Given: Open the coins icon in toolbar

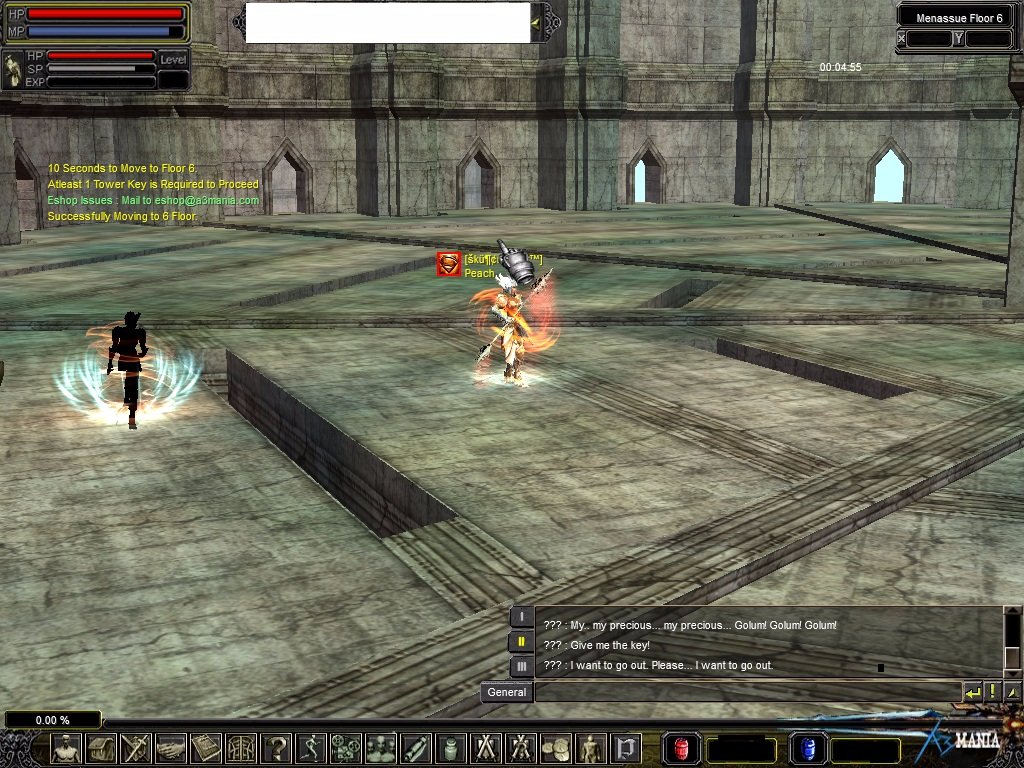Looking at the screenshot, I should 556,748.
